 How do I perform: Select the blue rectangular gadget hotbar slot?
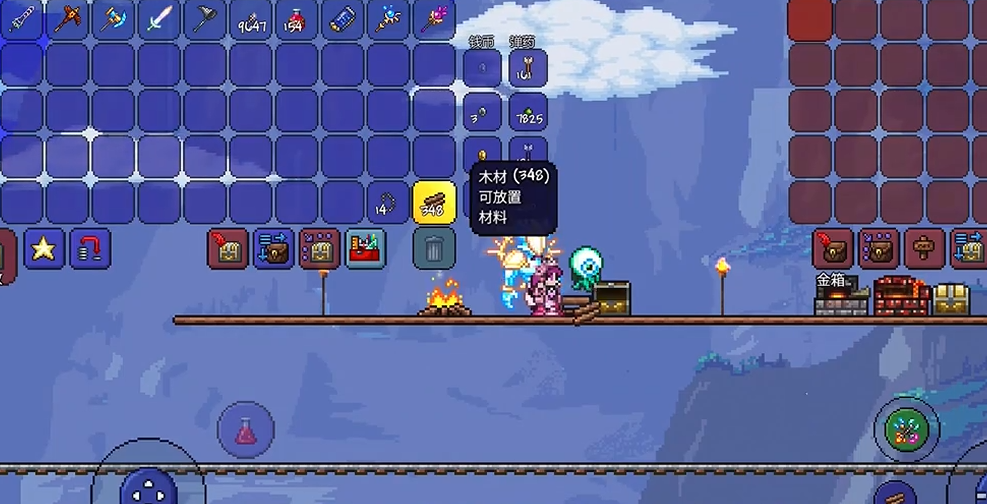click(343, 19)
